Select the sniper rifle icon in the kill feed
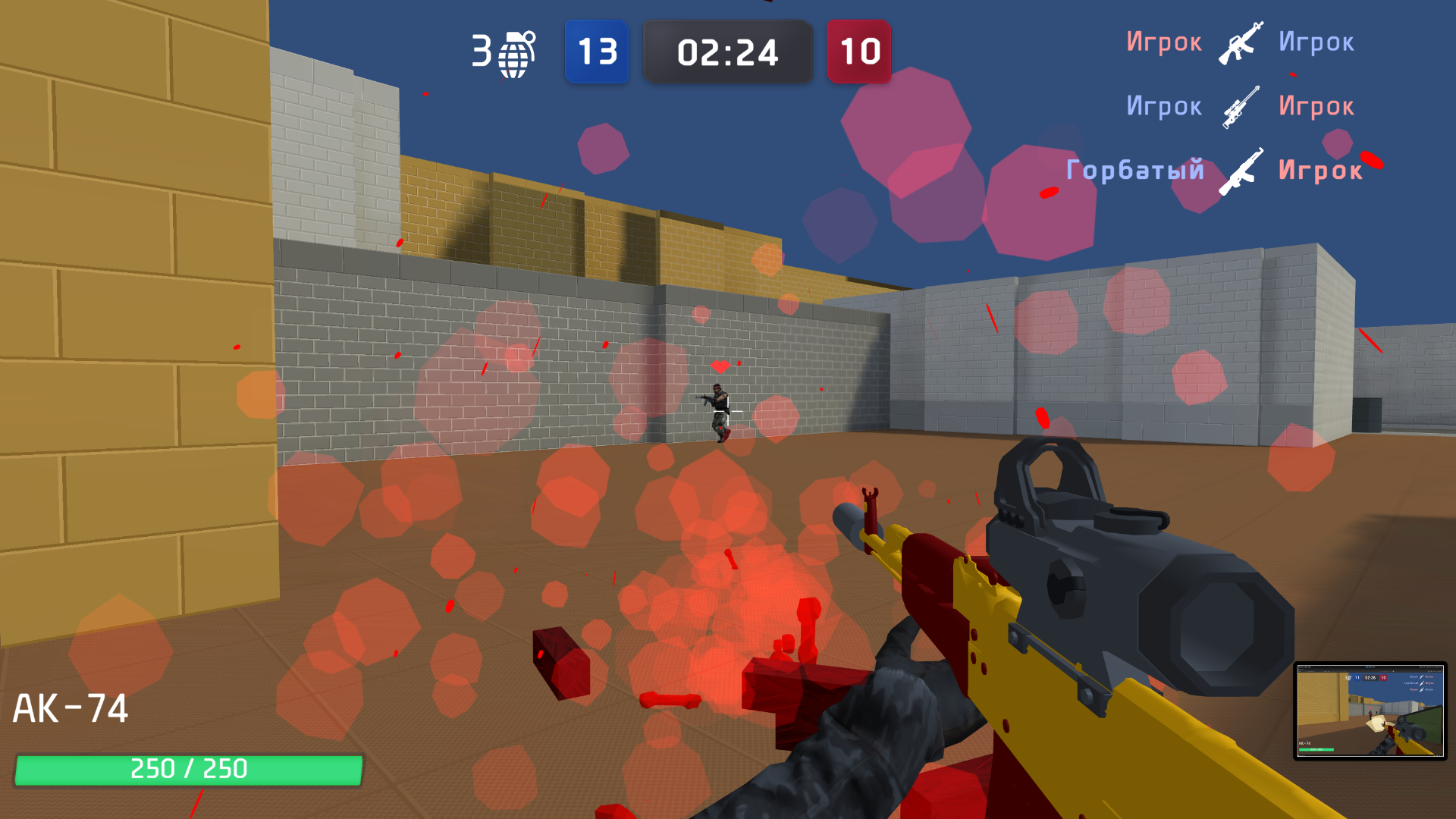 coord(1241,106)
